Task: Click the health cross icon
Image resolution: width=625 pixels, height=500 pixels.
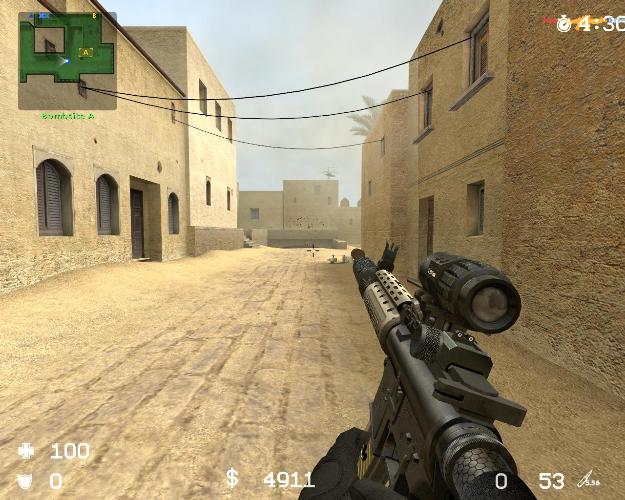Action: point(27,452)
